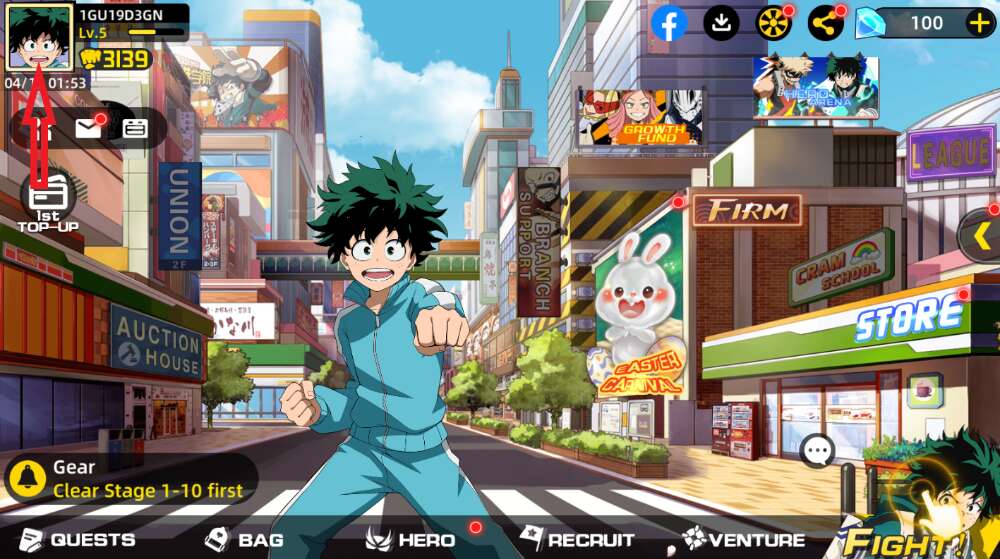The height and width of the screenshot is (559, 1000).
Task: Select the Venture menu
Action: click(745, 540)
